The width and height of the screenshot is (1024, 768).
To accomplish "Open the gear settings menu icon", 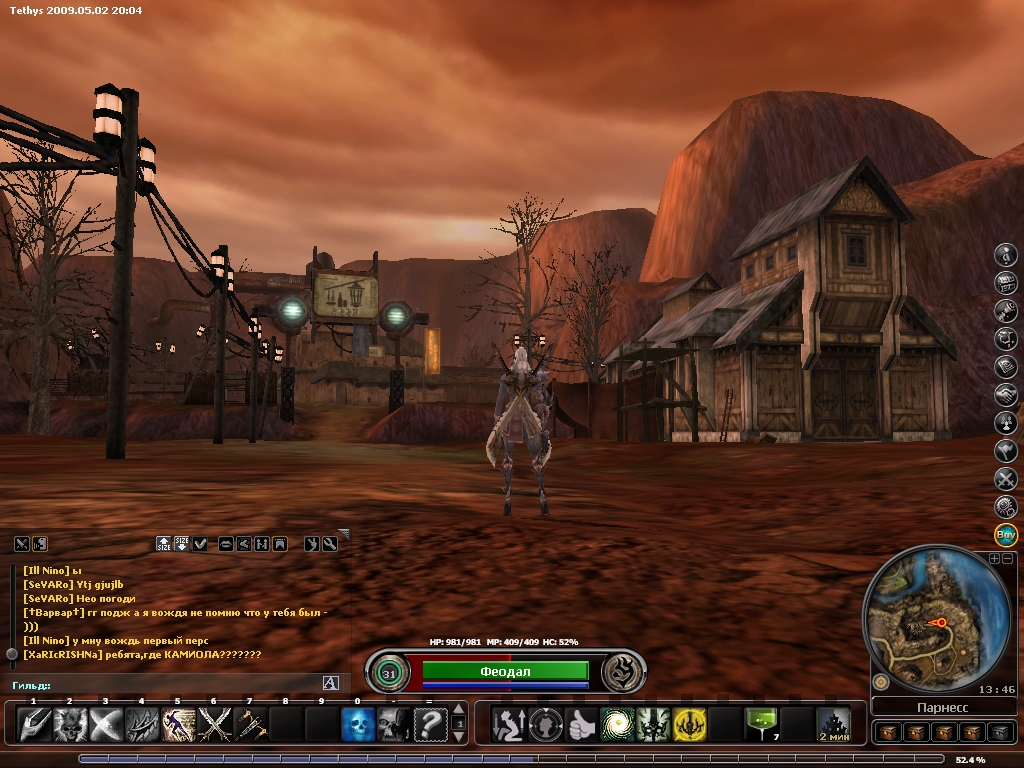I will tap(1006, 507).
